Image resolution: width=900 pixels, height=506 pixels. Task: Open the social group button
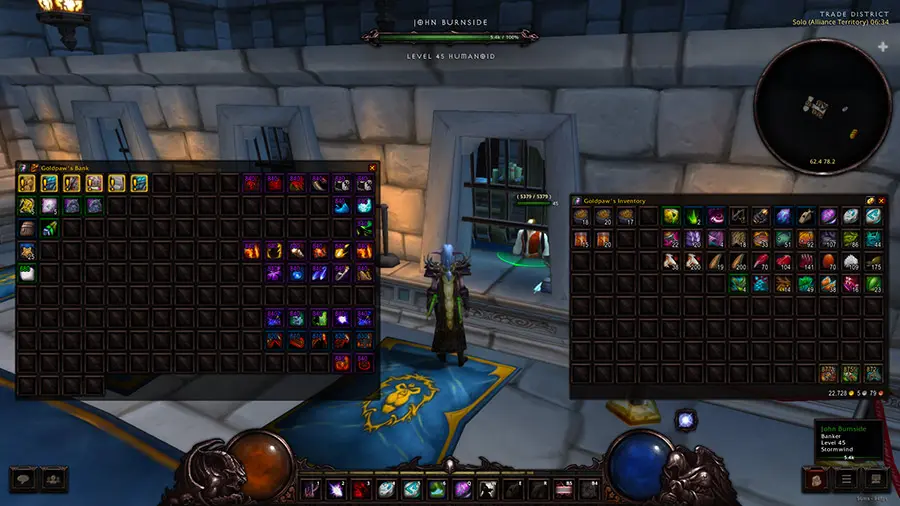tap(52, 479)
